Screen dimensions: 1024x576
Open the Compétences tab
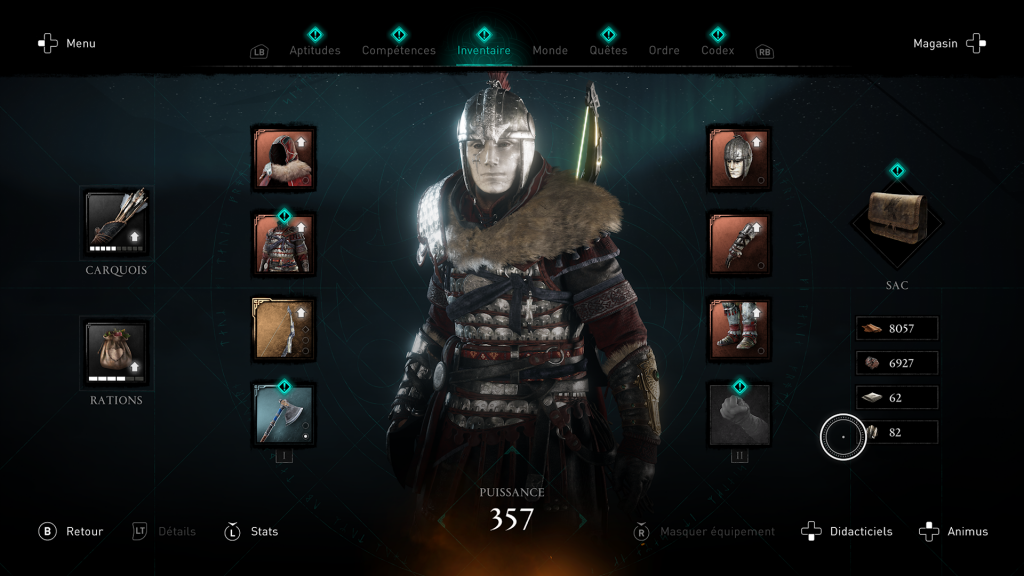(x=398, y=50)
